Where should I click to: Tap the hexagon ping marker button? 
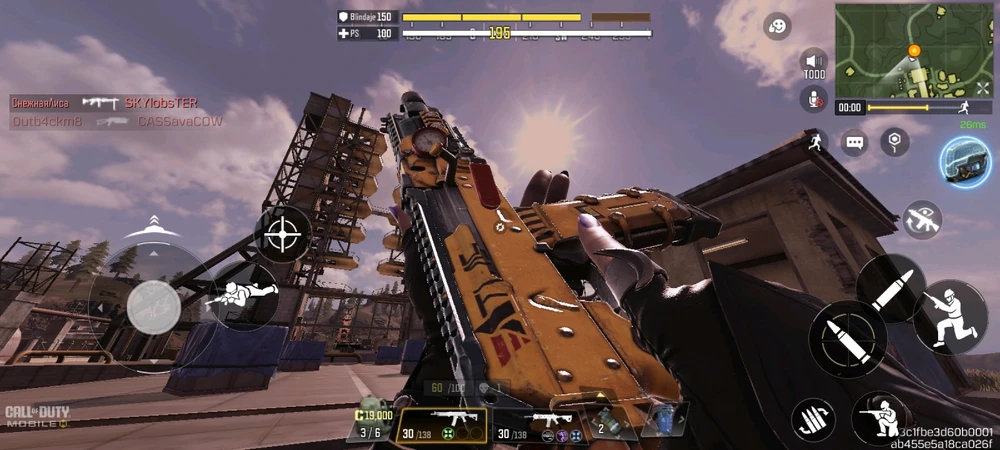(x=895, y=142)
